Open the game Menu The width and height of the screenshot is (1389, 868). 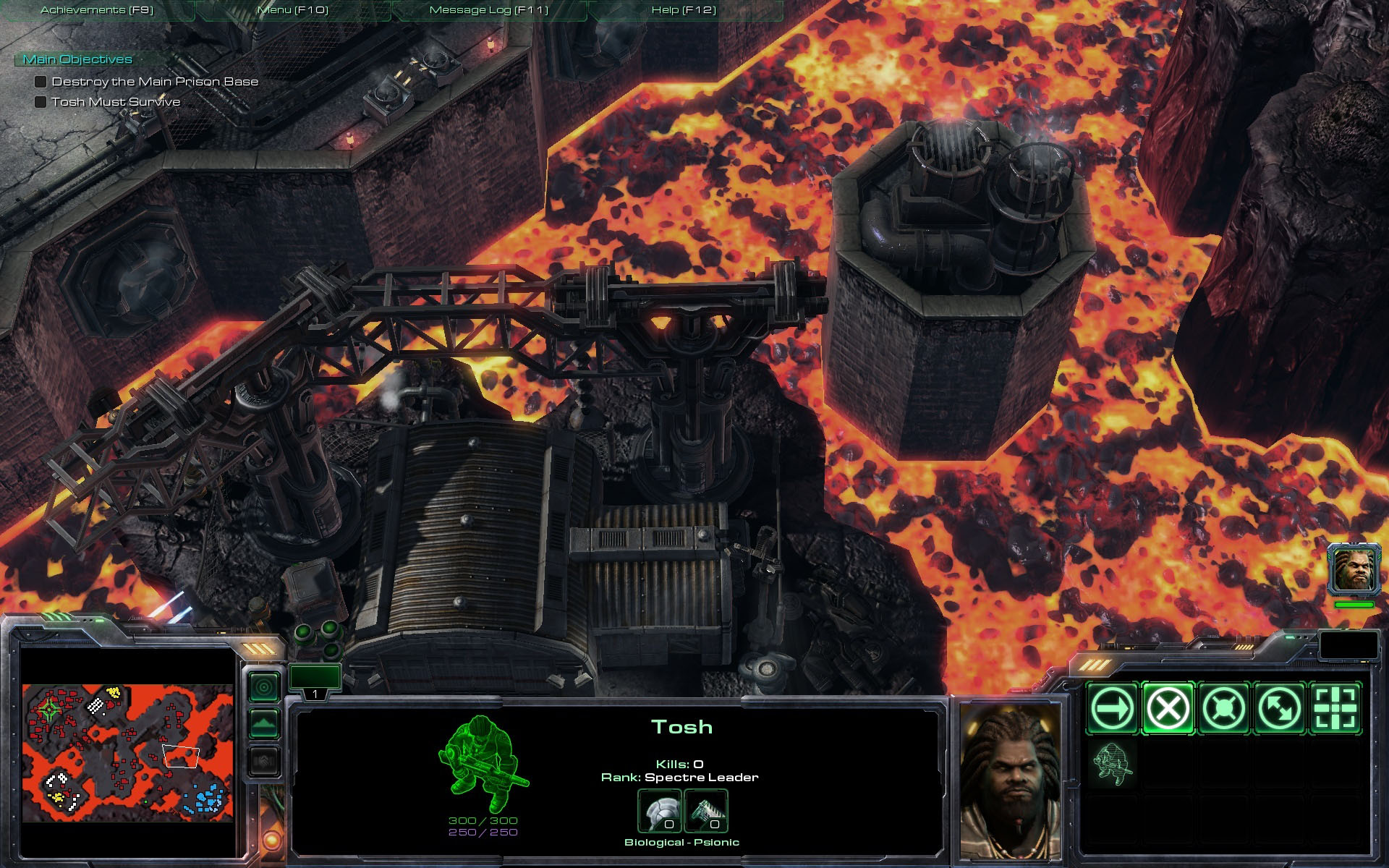pyautogui.click(x=292, y=10)
